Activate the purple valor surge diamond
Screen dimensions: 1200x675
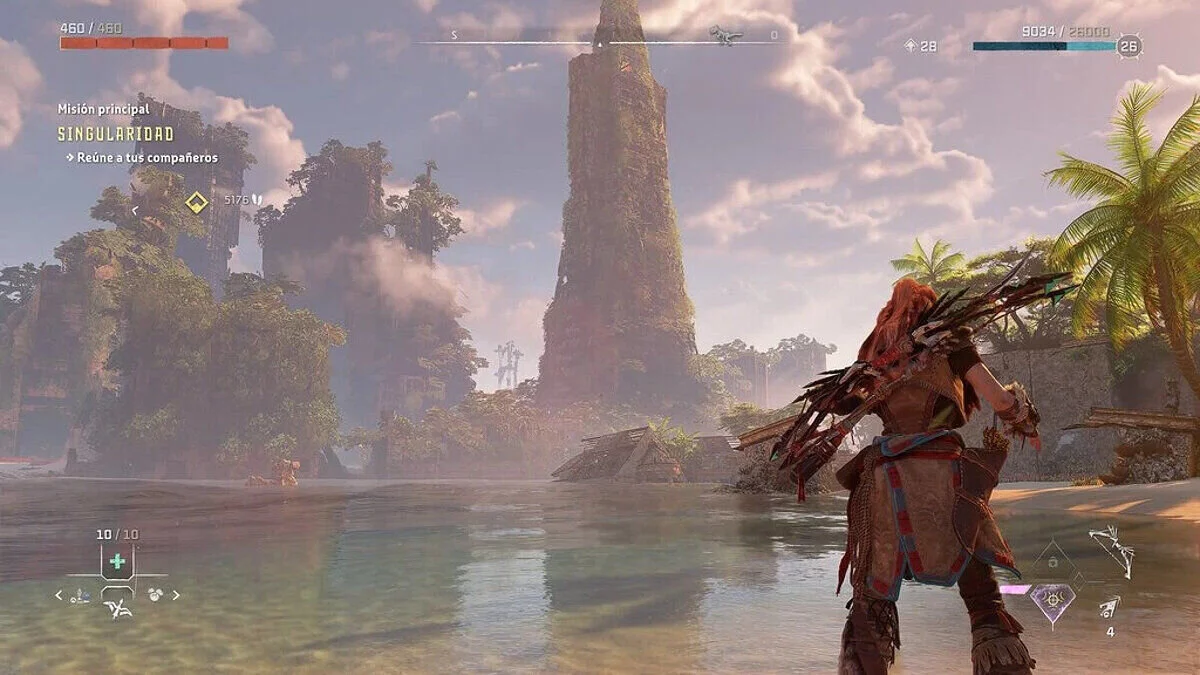1053,602
